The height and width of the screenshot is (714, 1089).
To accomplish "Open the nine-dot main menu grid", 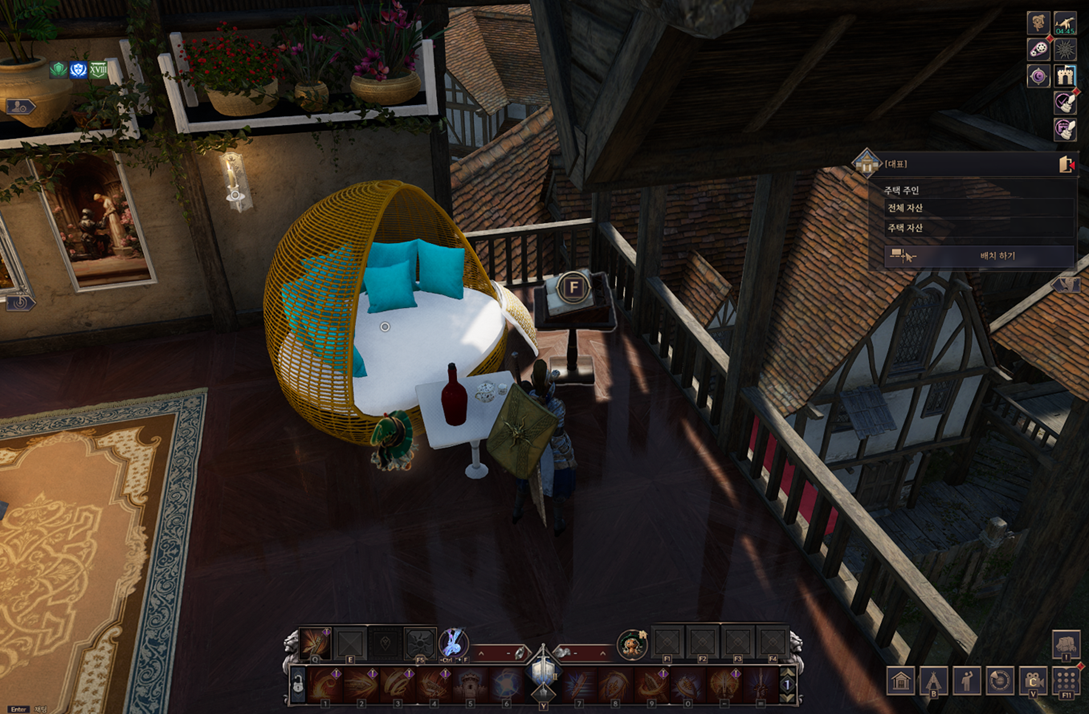I will coord(1066,681).
